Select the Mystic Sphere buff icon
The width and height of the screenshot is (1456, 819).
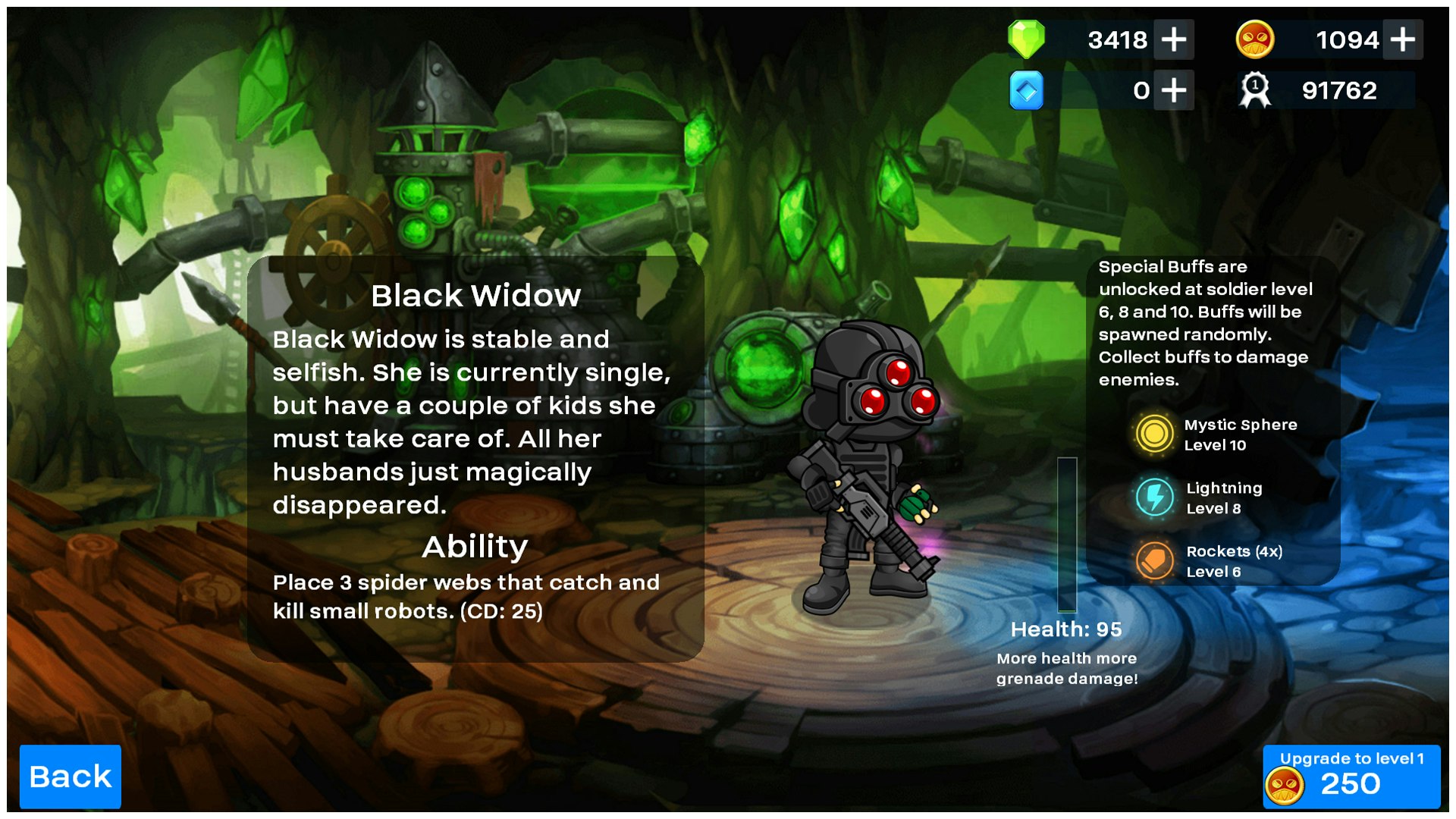tap(1154, 435)
